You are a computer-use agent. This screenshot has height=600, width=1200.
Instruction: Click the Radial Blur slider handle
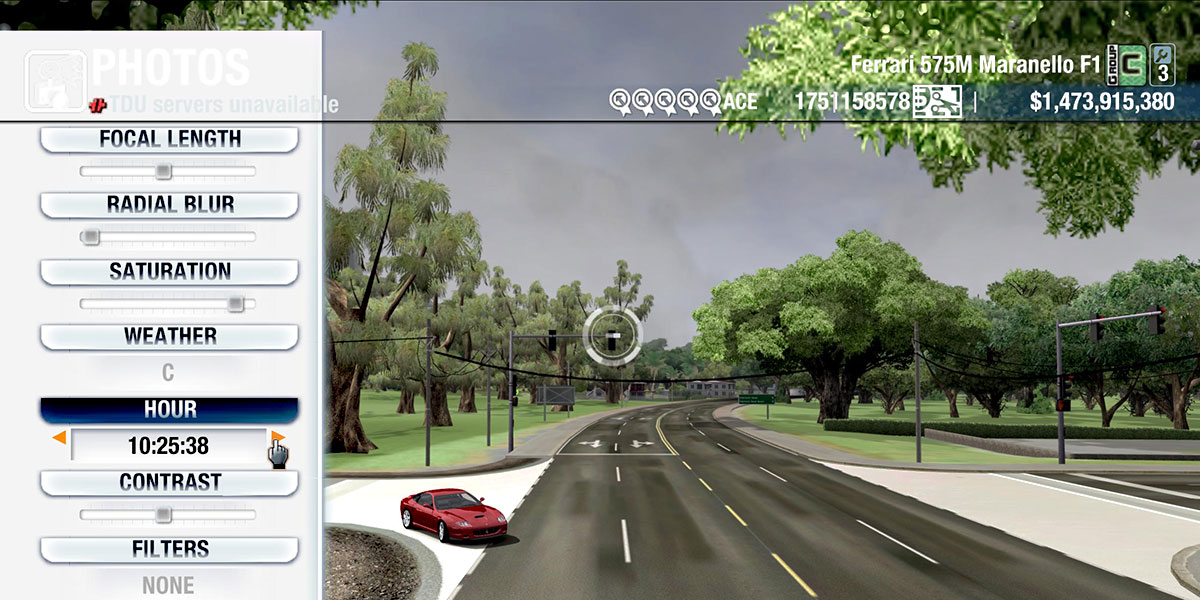tap(90, 237)
